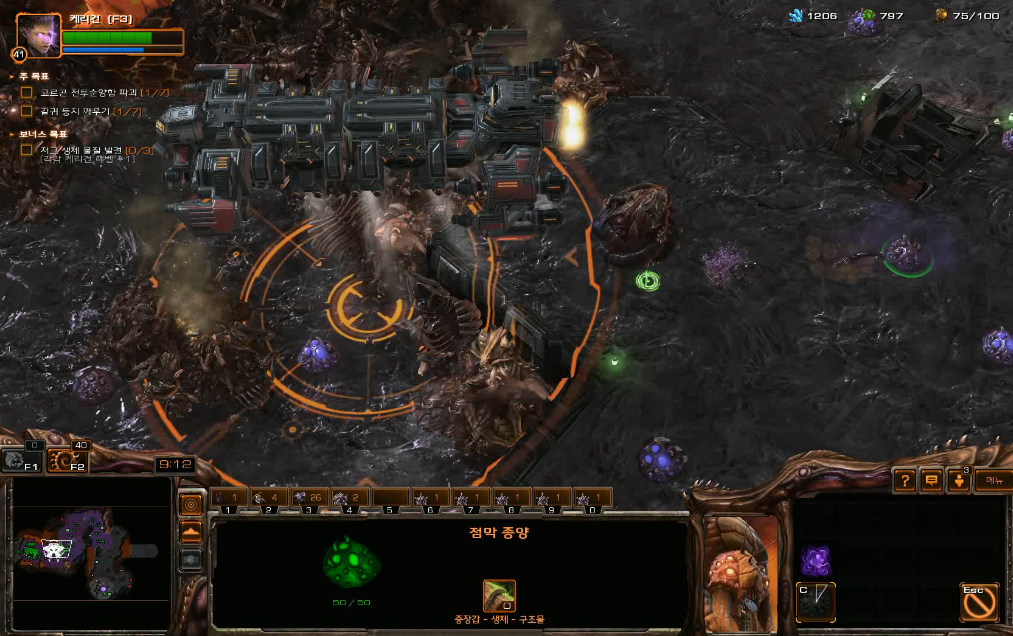Image resolution: width=1013 pixels, height=636 pixels.
Task: Open the help question mark button
Action: 904,481
